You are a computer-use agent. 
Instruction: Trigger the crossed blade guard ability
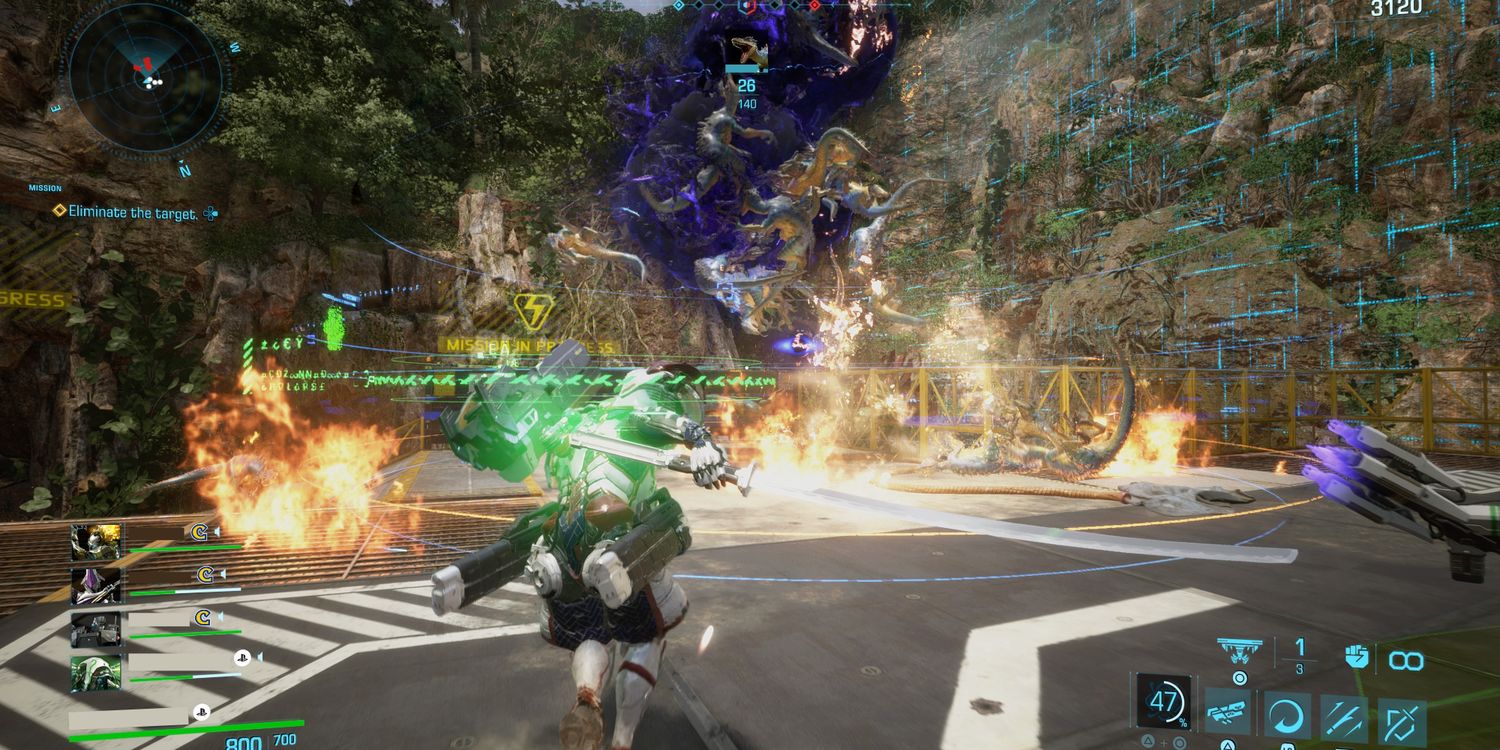1402,718
